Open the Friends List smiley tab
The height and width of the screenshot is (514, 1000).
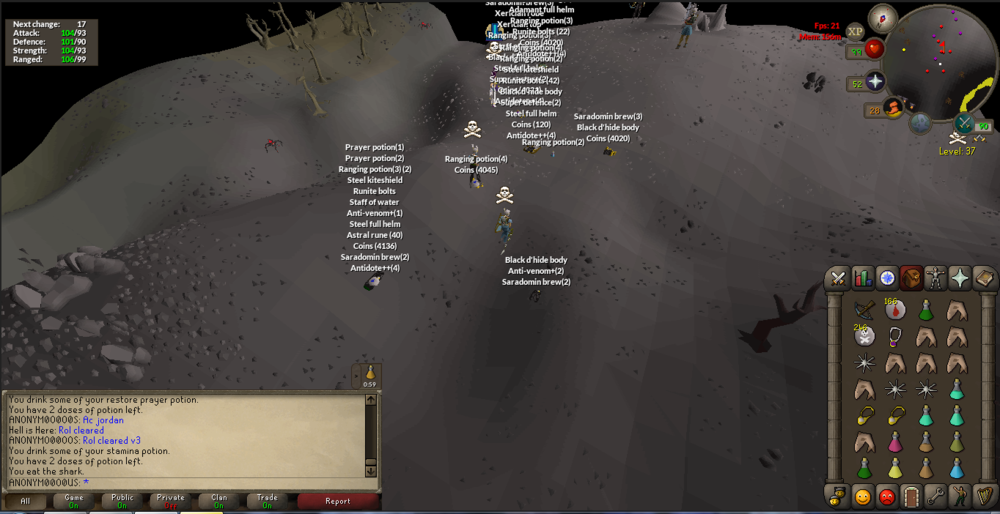[862, 496]
